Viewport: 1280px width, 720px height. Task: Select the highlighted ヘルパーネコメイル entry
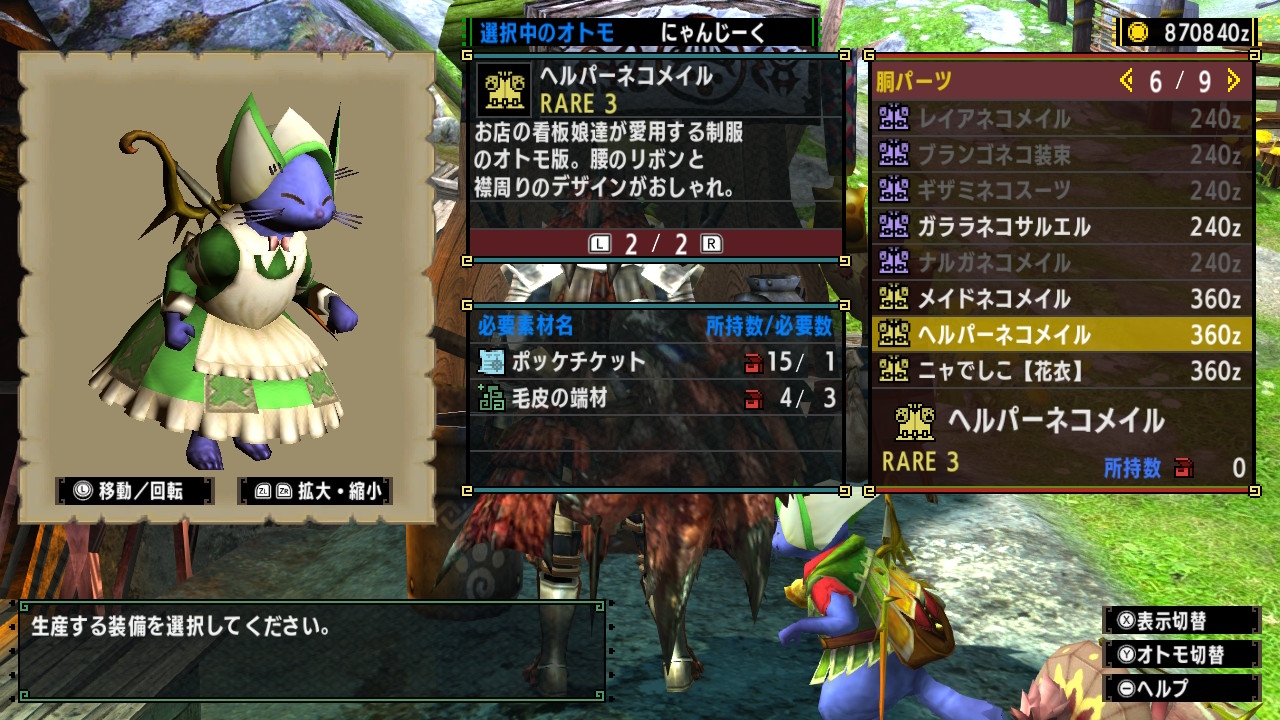pyautogui.click(x=1060, y=335)
